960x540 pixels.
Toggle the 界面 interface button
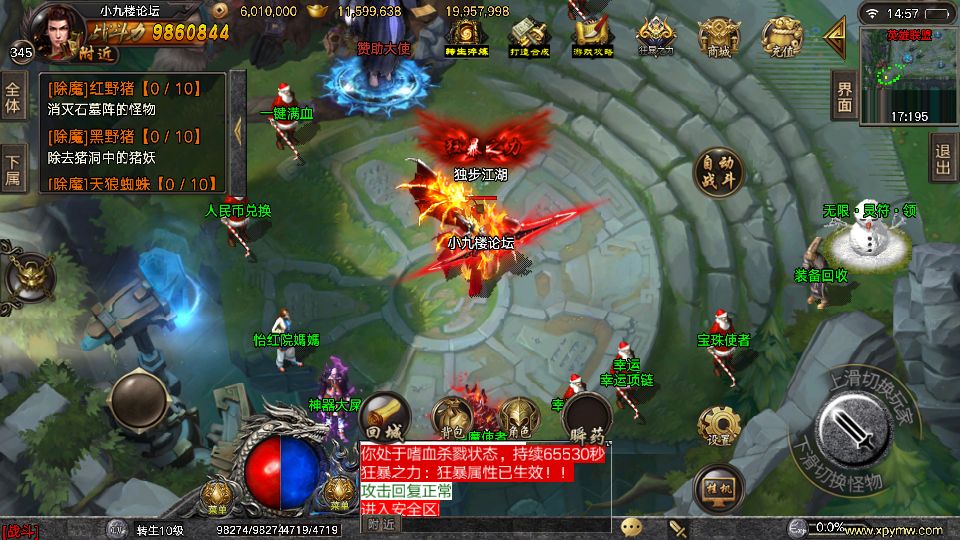tap(845, 98)
